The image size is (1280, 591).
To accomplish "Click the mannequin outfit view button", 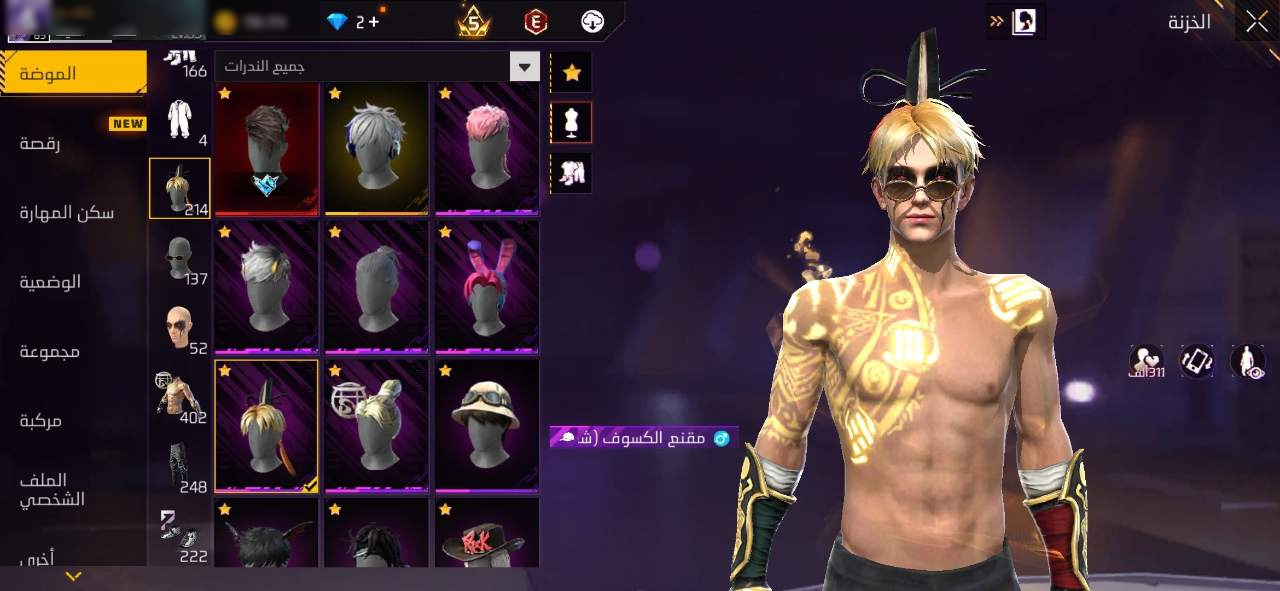I will pyautogui.click(x=572, y=122).
